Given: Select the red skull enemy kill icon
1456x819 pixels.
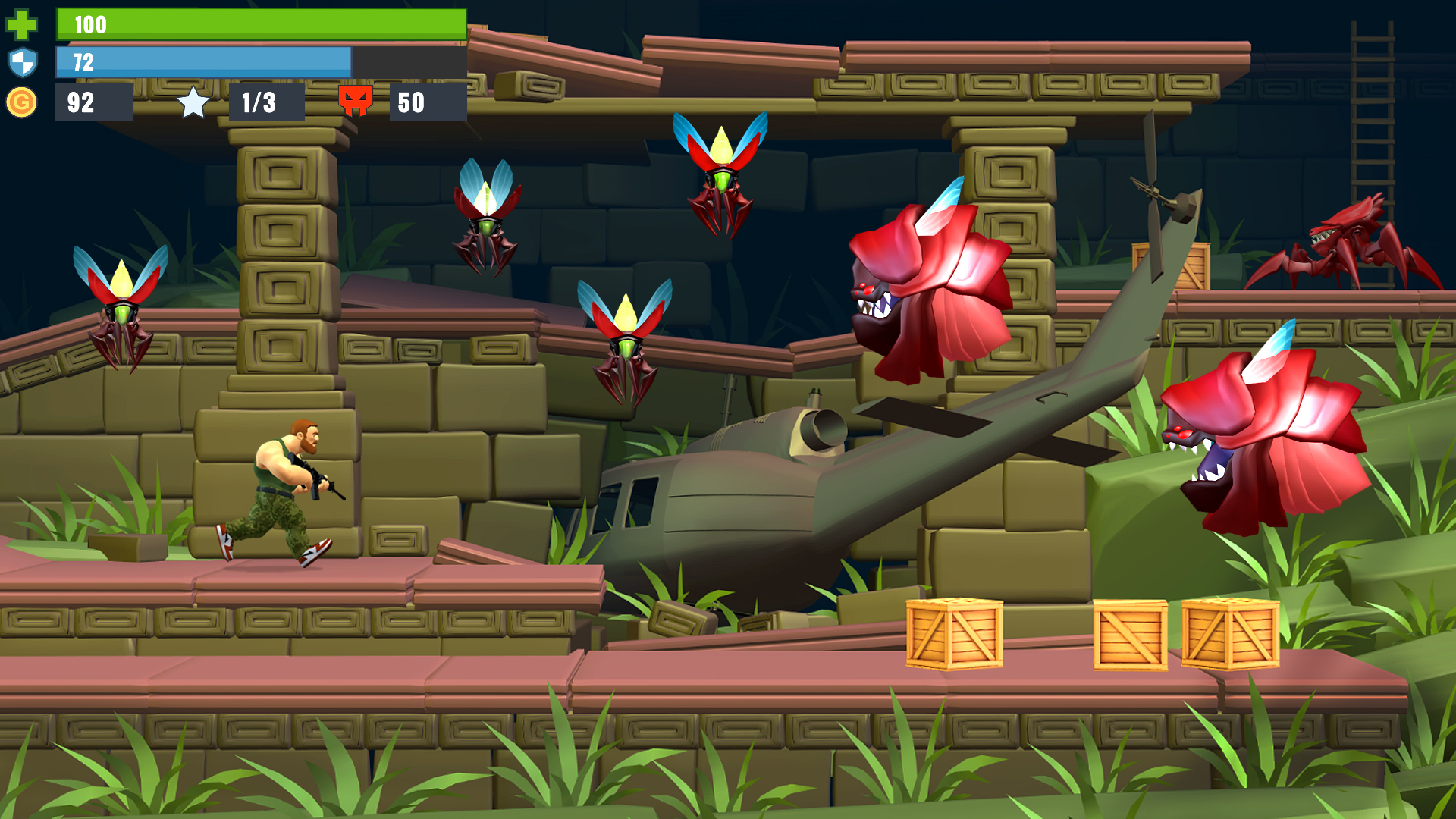Looking at the screenshot, I should coord(357,102).
